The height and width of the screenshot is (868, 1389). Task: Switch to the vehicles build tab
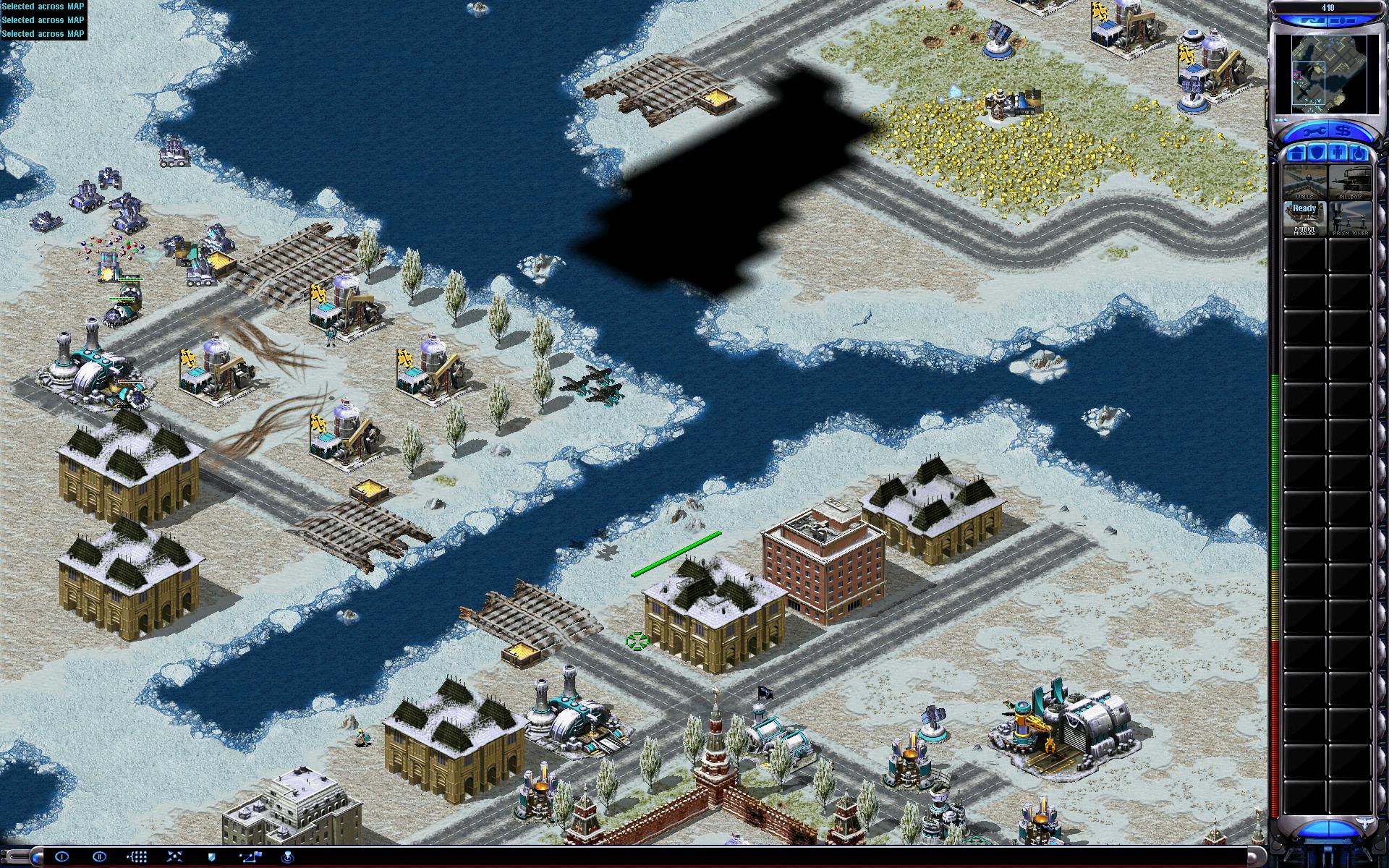click(1359, 153)
